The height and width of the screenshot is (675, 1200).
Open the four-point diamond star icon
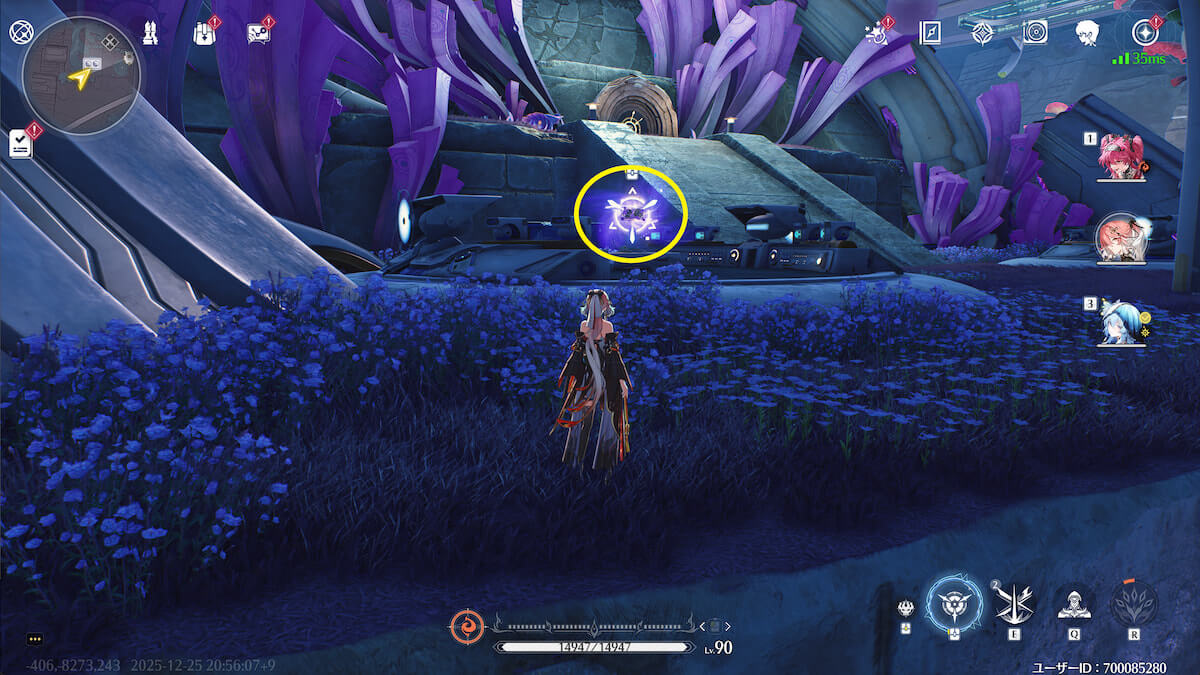coord(983,33)
